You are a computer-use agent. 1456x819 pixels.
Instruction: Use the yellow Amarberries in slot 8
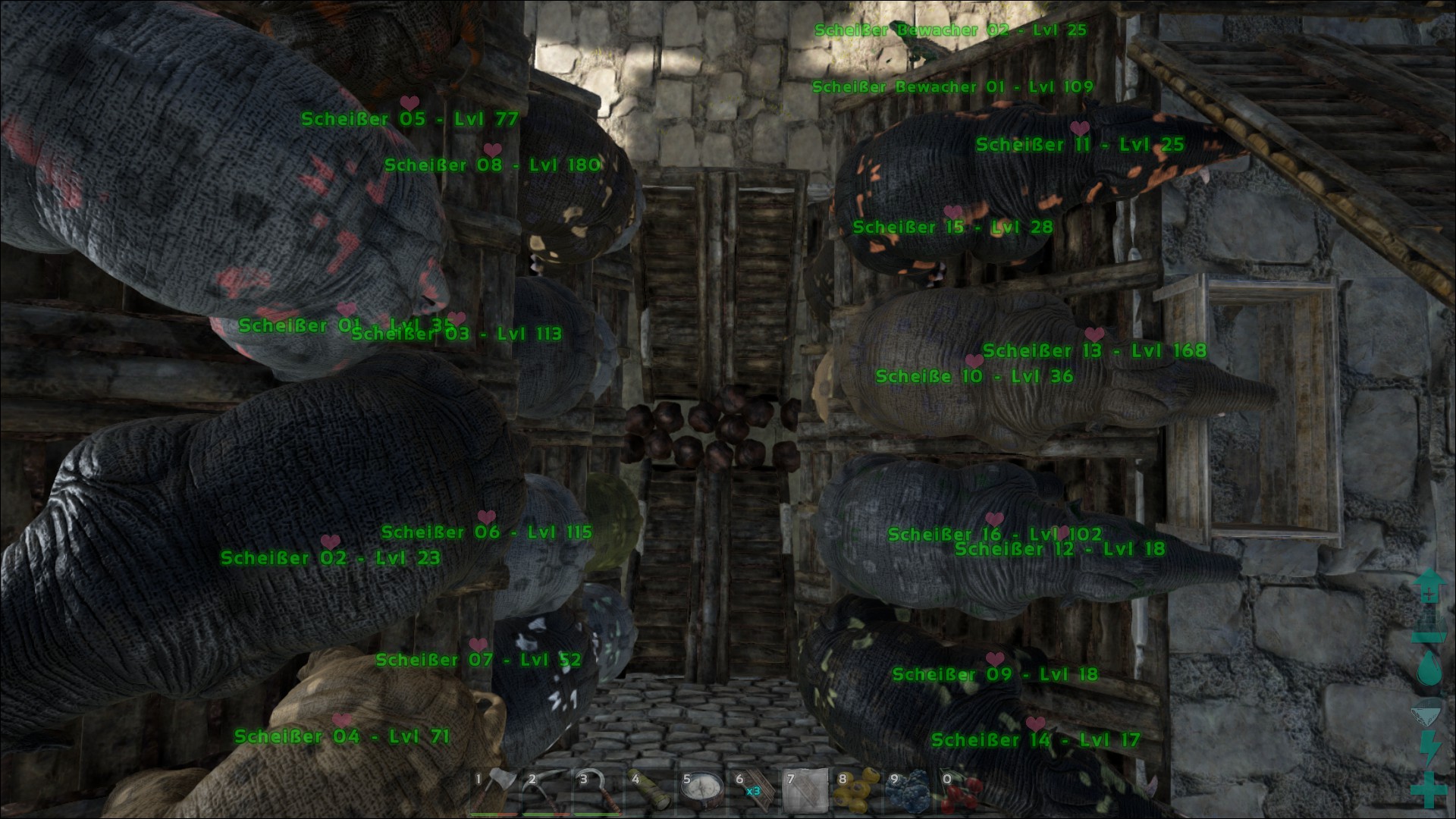(855, 789)
